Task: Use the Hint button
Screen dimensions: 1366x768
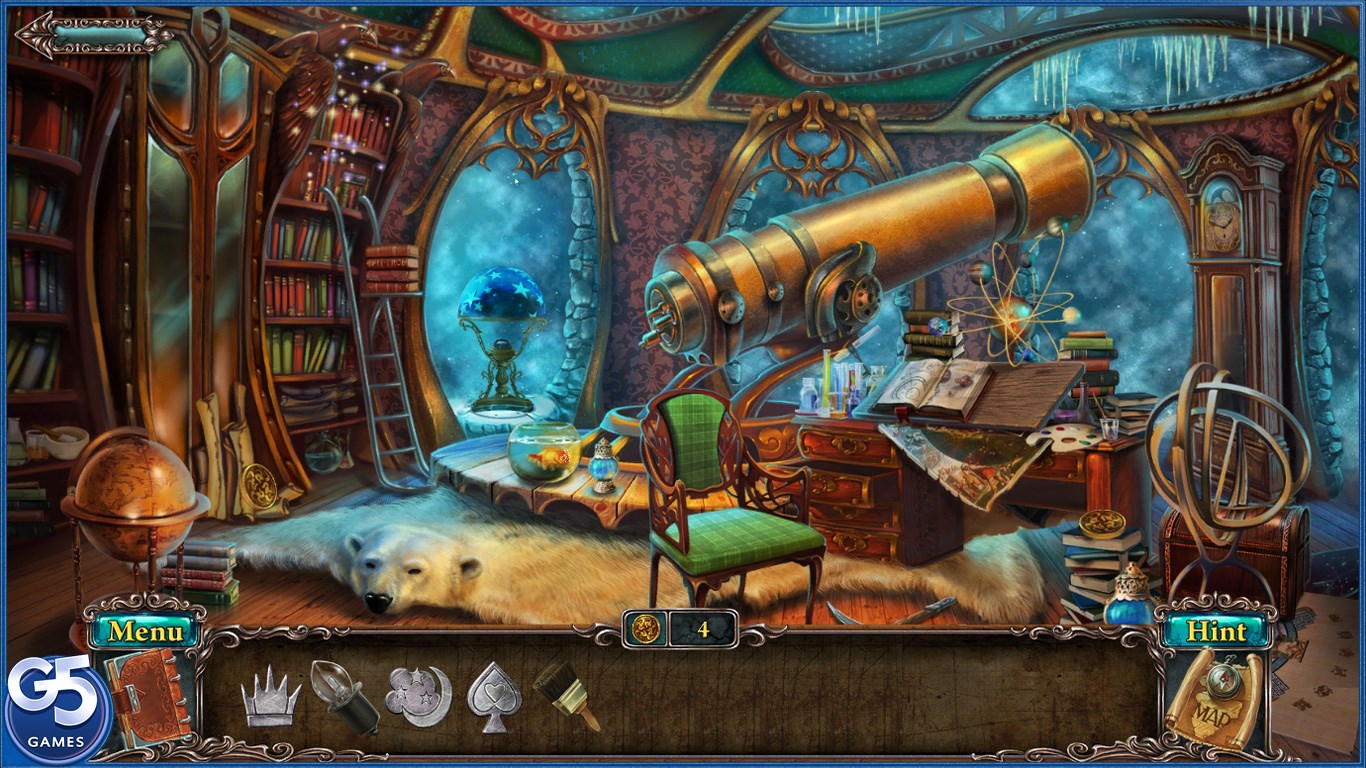Action: point(1216,632)
